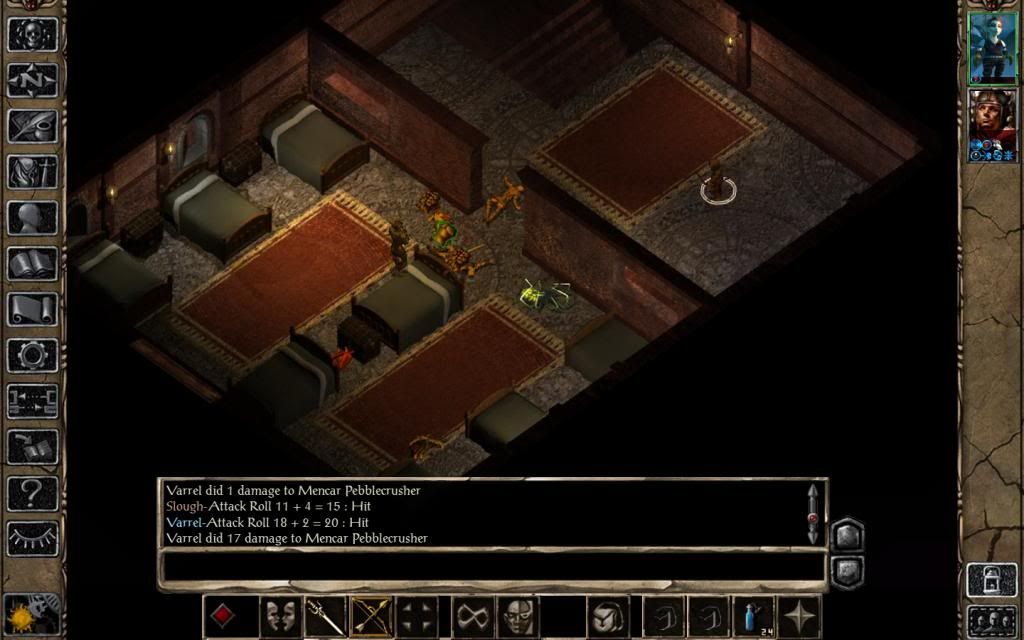Click the twin masks action button
This screenshot has width=1024, height=640.
281,615
